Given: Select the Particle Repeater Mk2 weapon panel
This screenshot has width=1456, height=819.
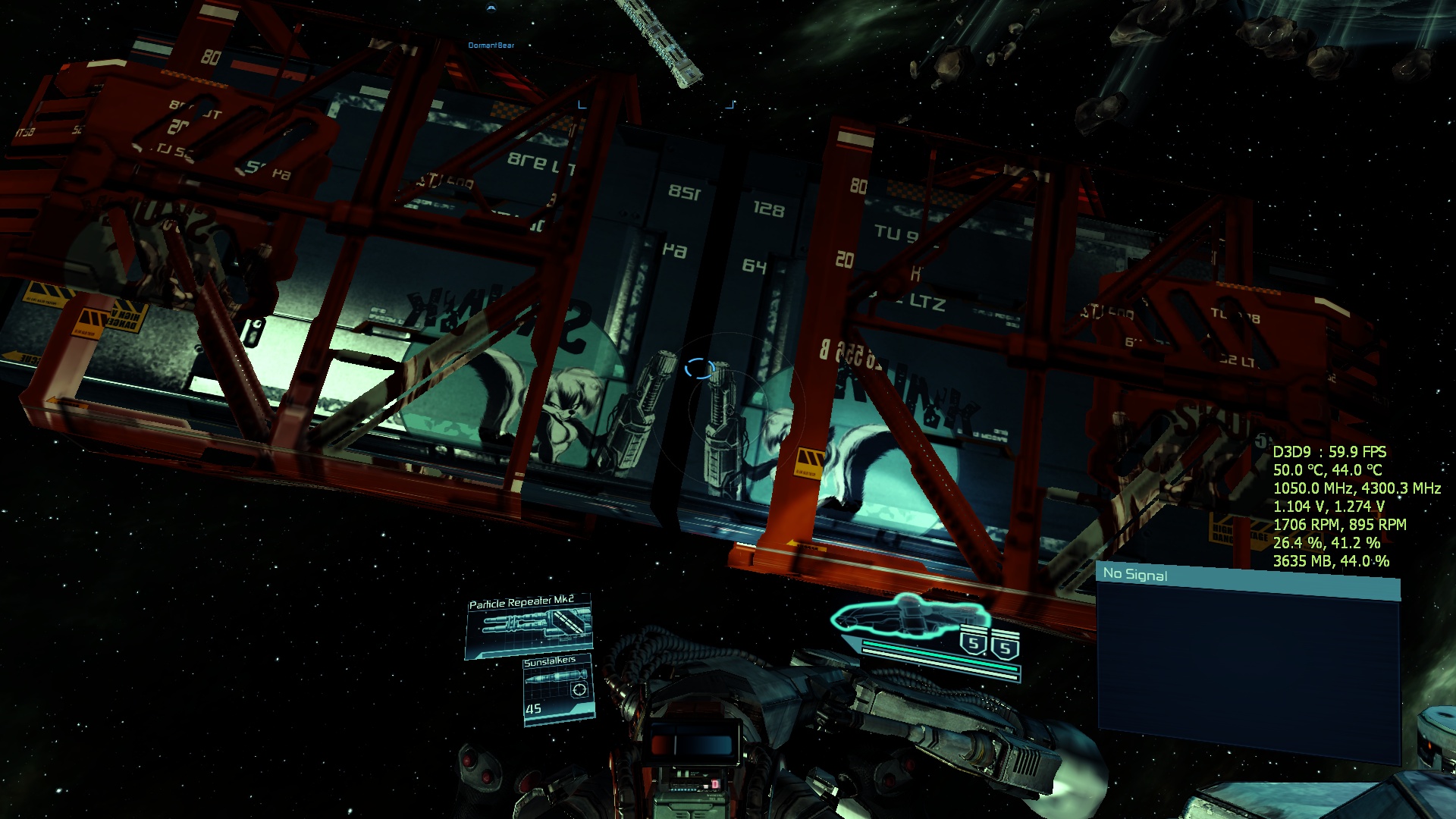Looking at the screenshot, I should [529, 626].
